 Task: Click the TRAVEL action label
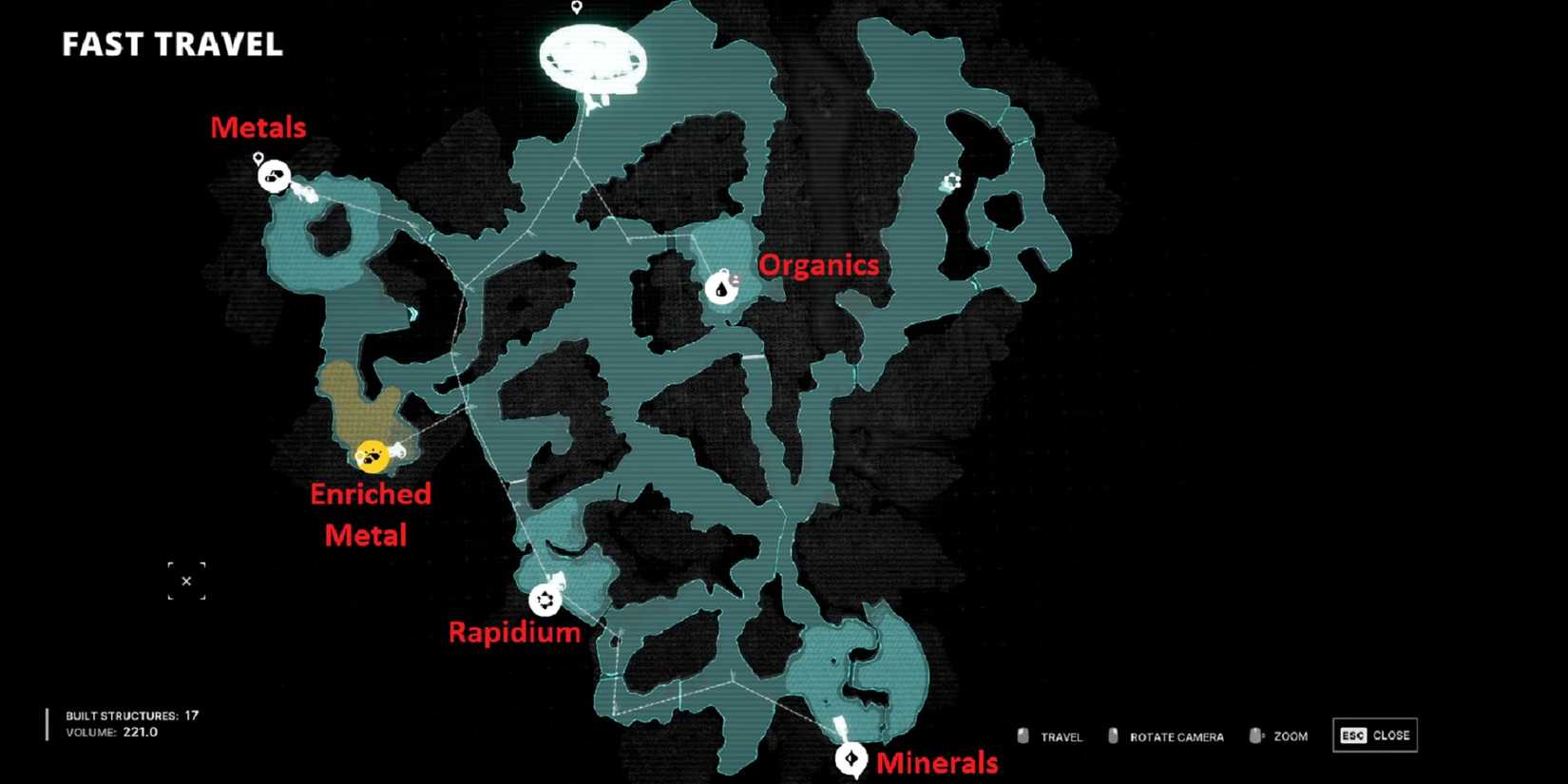pyautogui.click(x=1061, y=736)
